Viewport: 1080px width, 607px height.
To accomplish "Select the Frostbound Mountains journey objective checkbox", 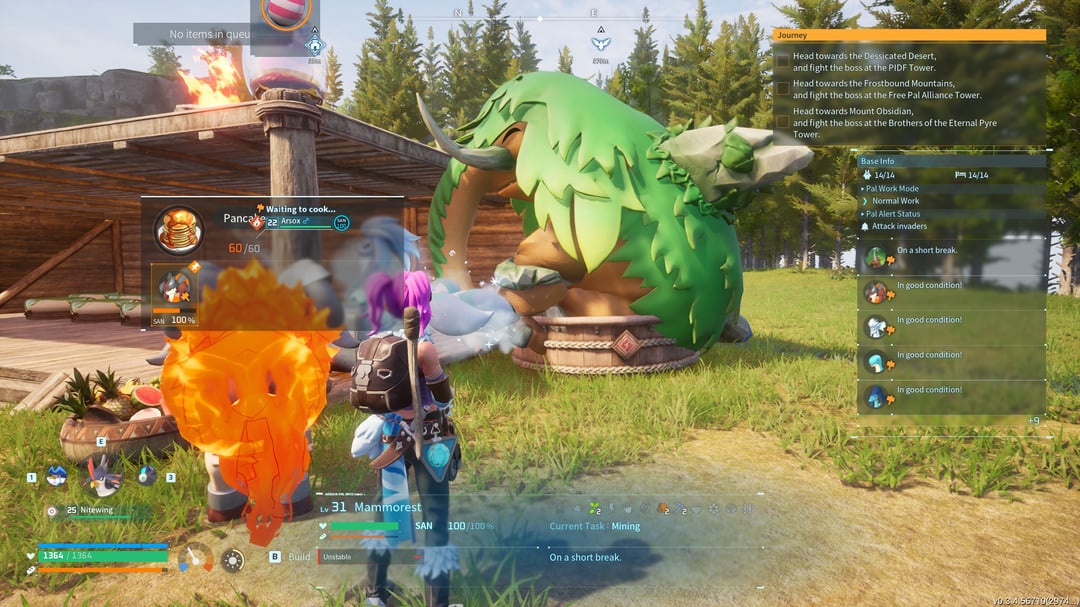I will (x=783, y=89).
